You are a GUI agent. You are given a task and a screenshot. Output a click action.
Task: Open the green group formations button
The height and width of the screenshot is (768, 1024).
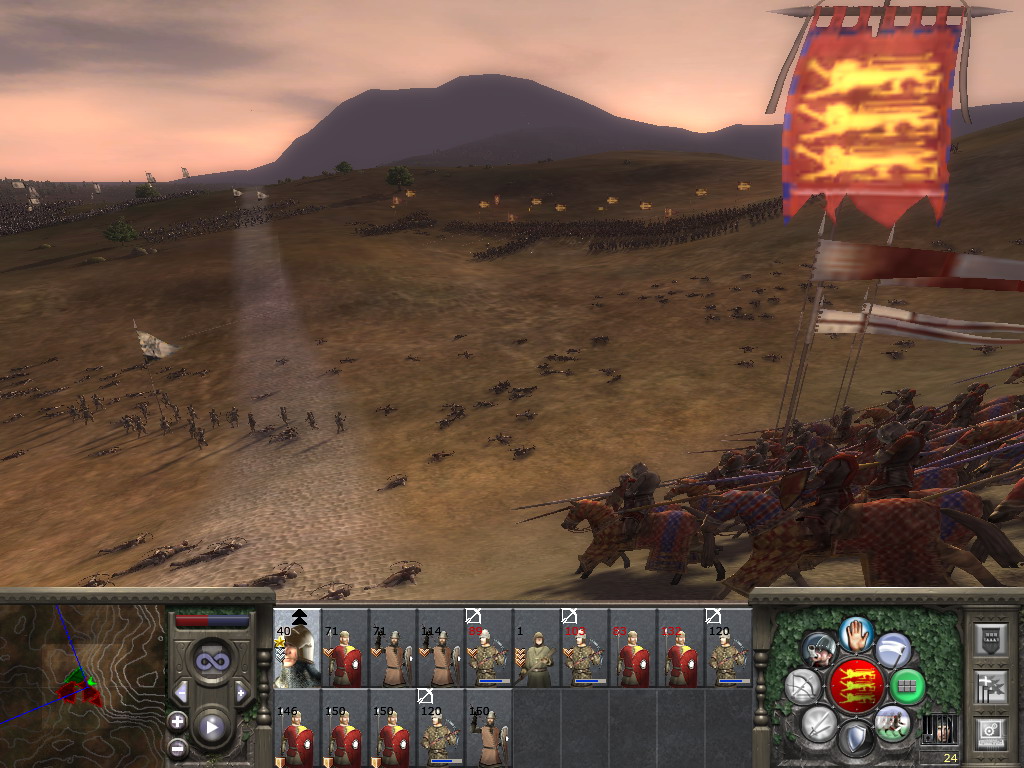[907, 686]
